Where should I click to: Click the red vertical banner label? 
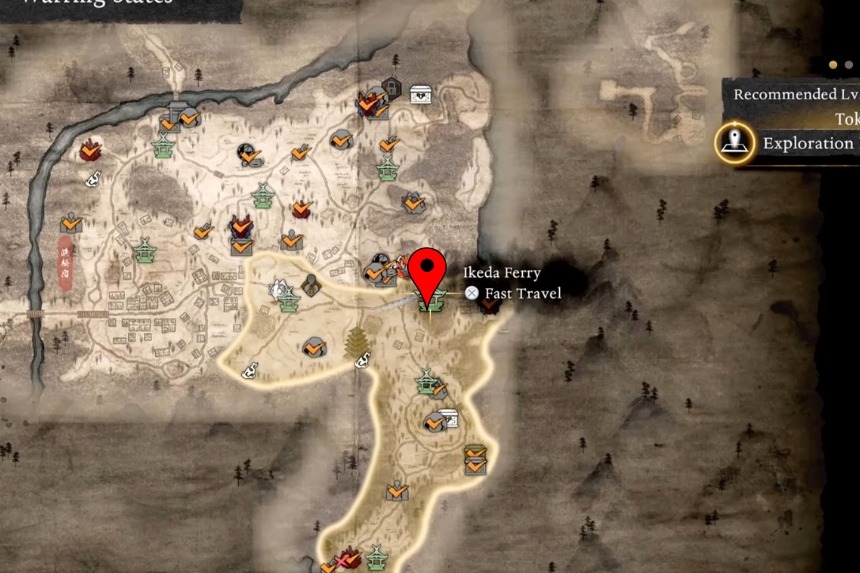click(66, 262)
